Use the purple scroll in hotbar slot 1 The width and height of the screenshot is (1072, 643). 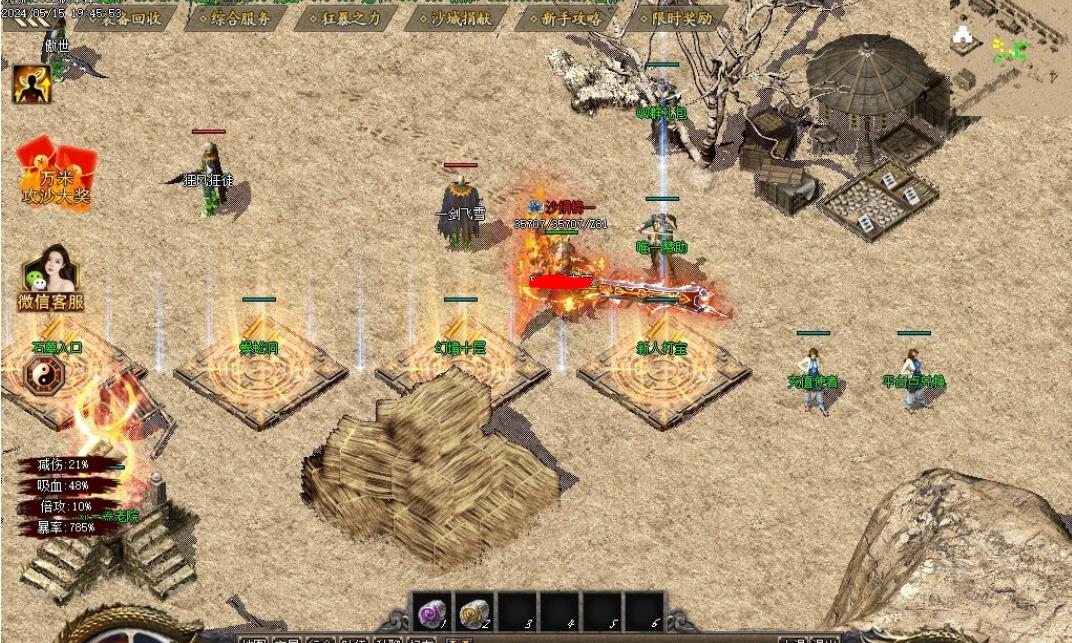(432, 613)
